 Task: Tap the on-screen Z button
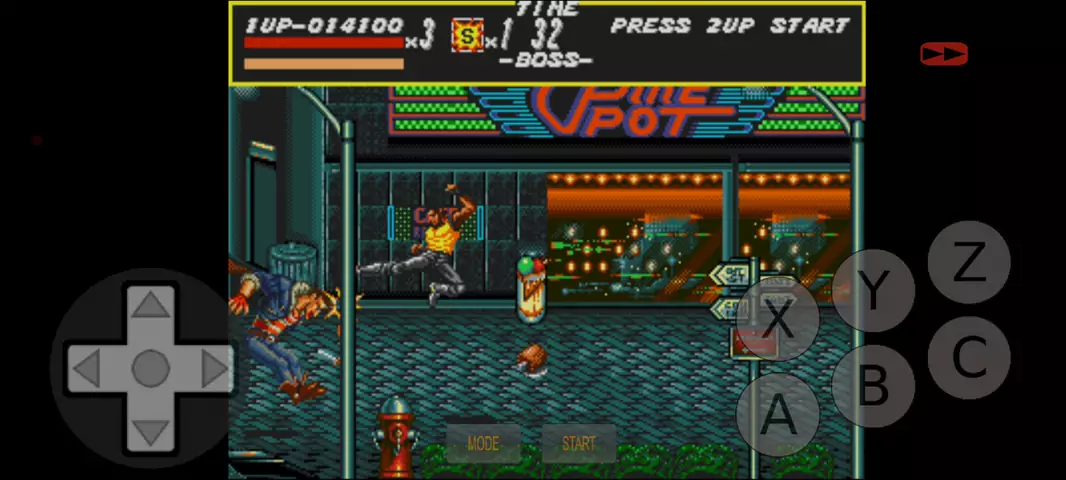968,262
